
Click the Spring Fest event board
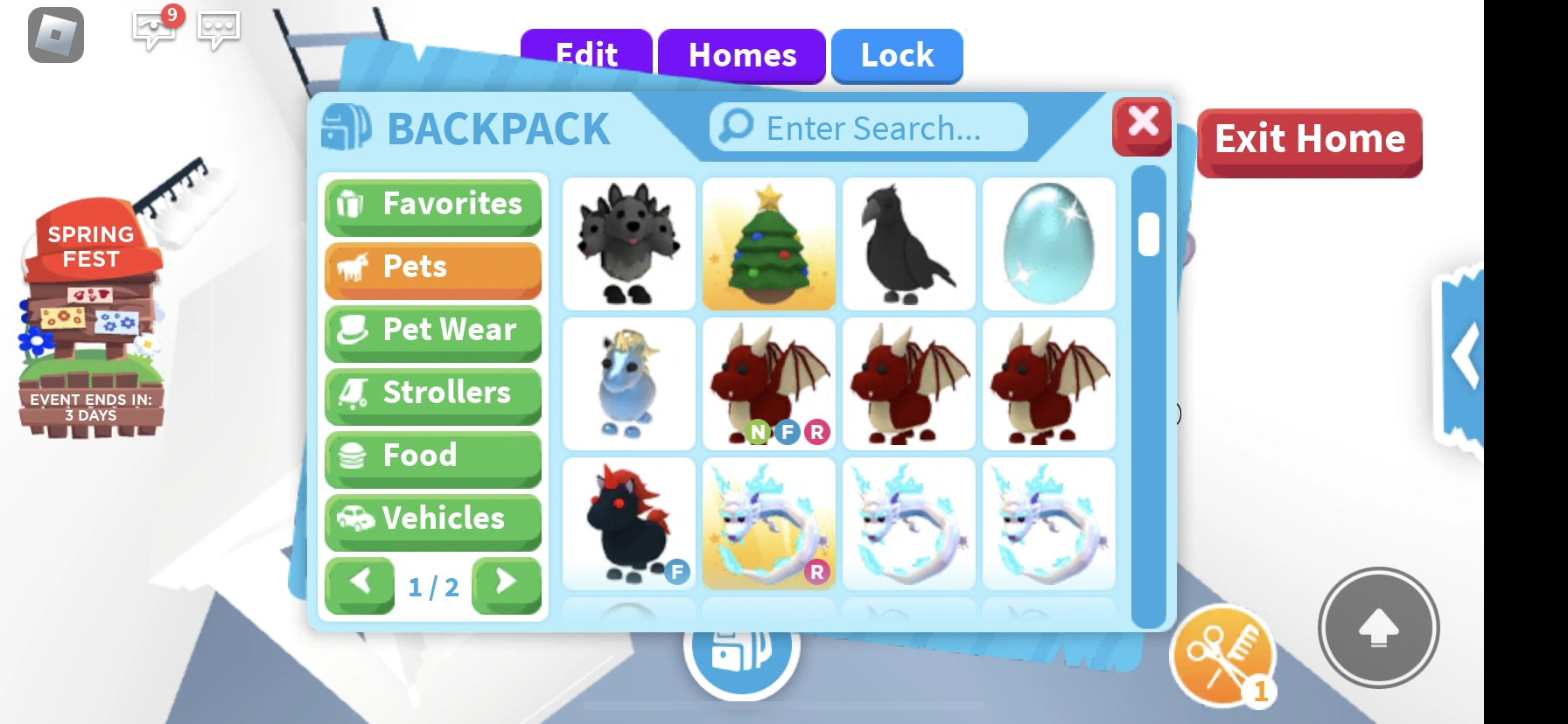90,315
